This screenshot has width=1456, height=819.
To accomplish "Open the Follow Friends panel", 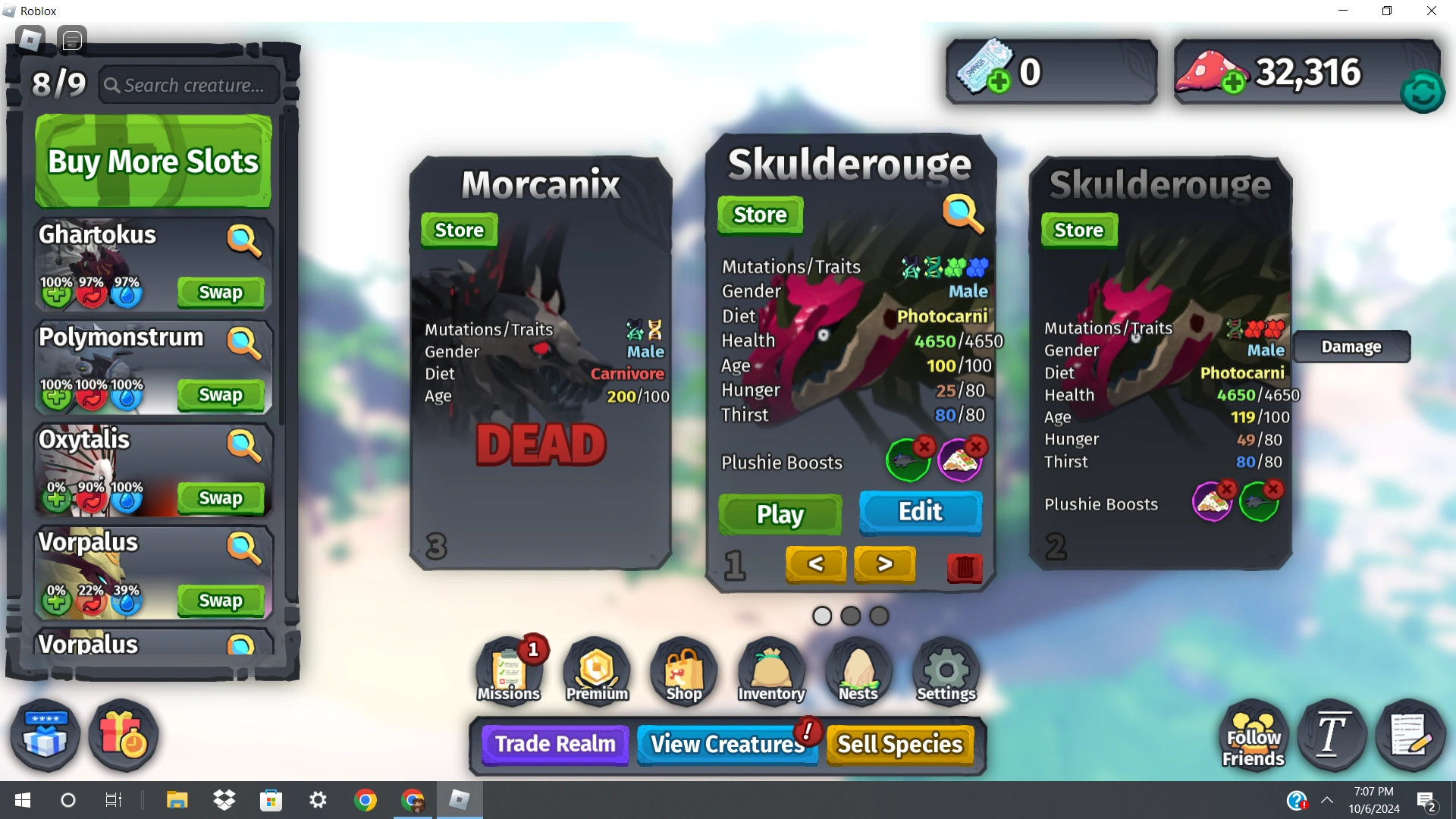I will tap(1252, 734).
